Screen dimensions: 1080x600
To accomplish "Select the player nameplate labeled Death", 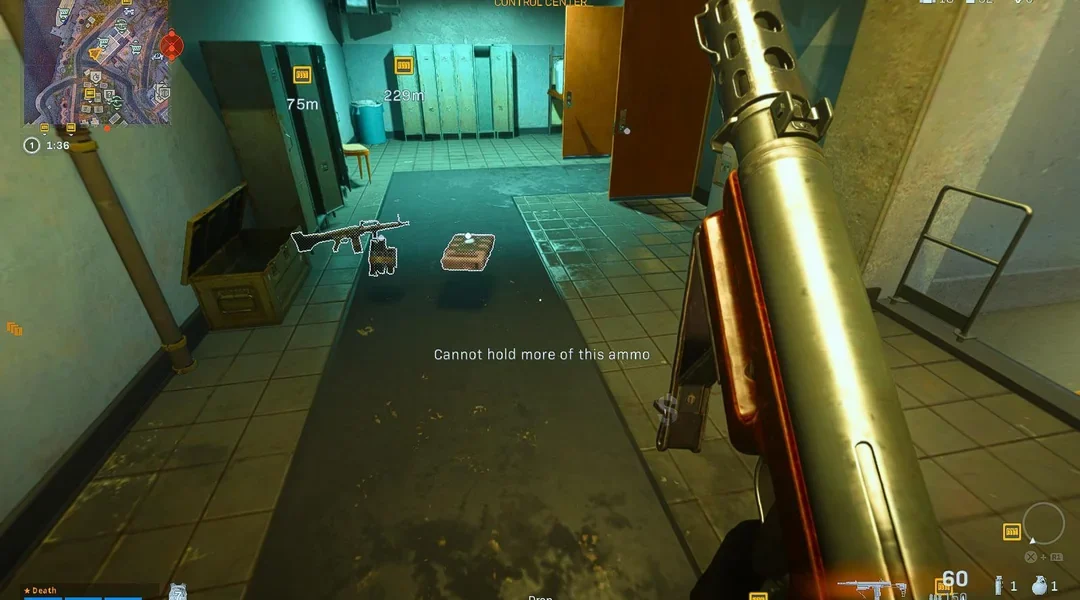I will coord(42,591).
